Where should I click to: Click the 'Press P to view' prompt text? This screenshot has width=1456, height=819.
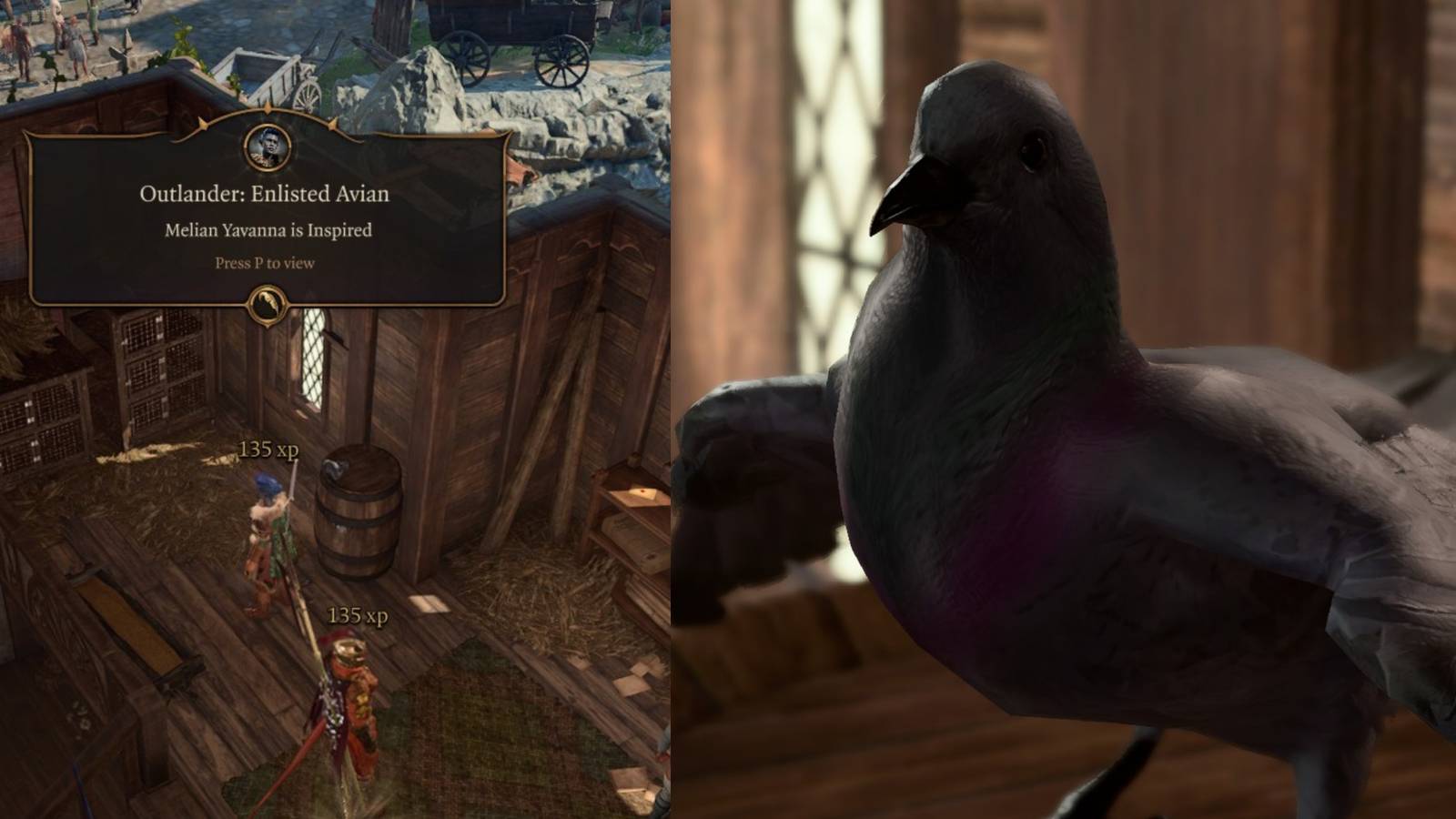click(265, 262)
